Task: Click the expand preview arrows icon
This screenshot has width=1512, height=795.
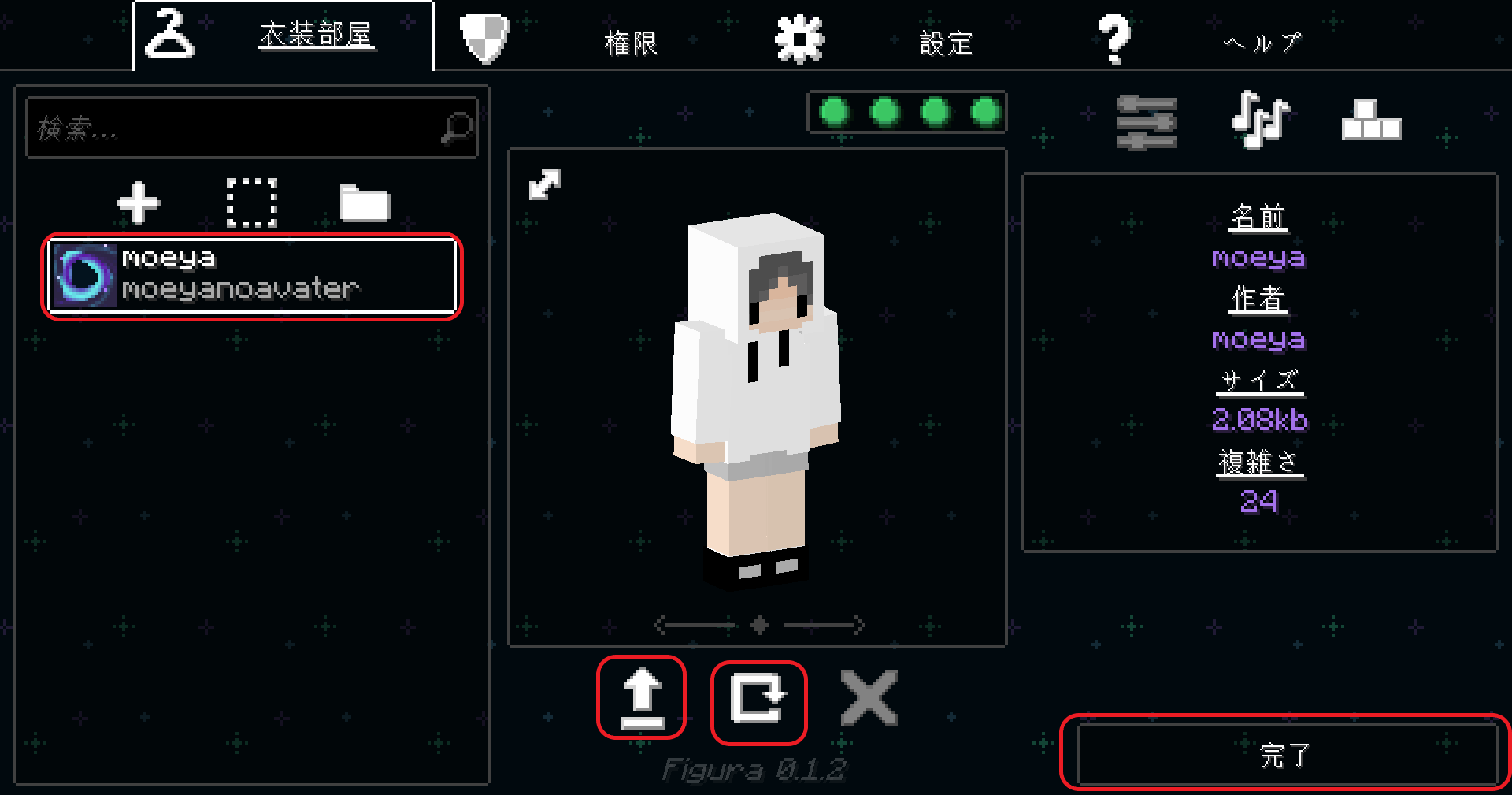Action: click(545, 185)
